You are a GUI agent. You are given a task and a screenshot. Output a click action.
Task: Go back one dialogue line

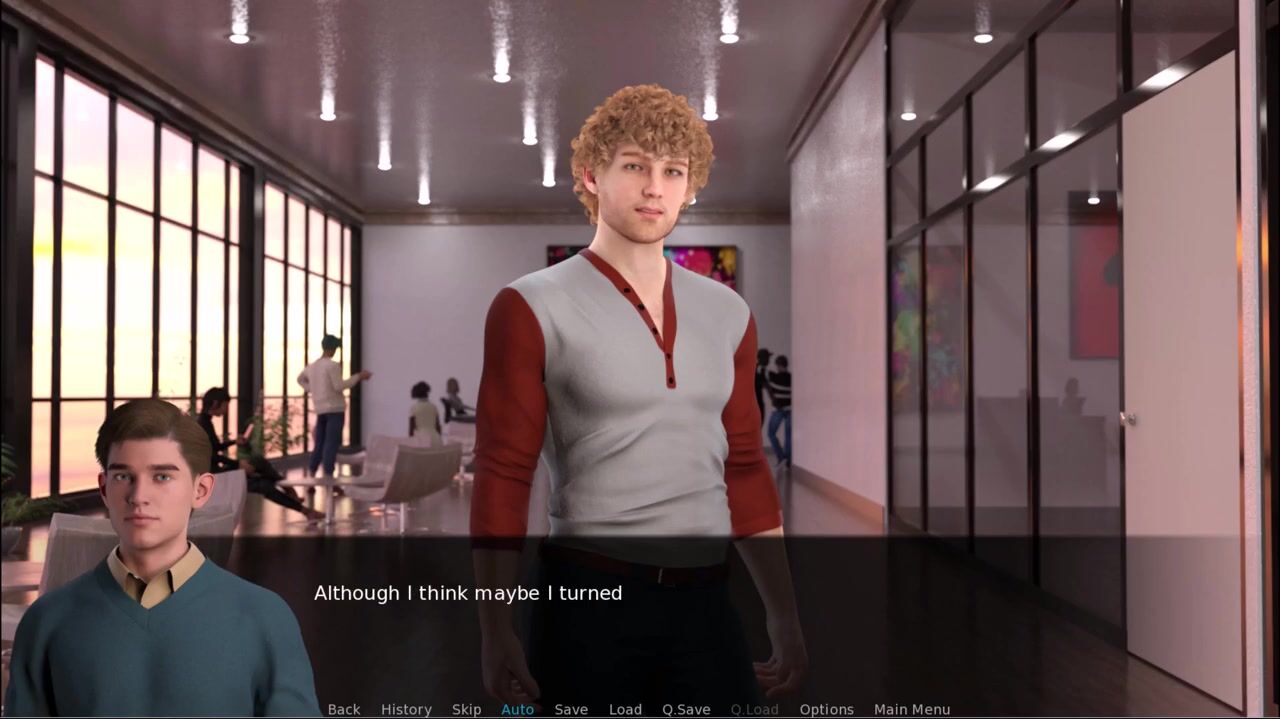(343, 709)
